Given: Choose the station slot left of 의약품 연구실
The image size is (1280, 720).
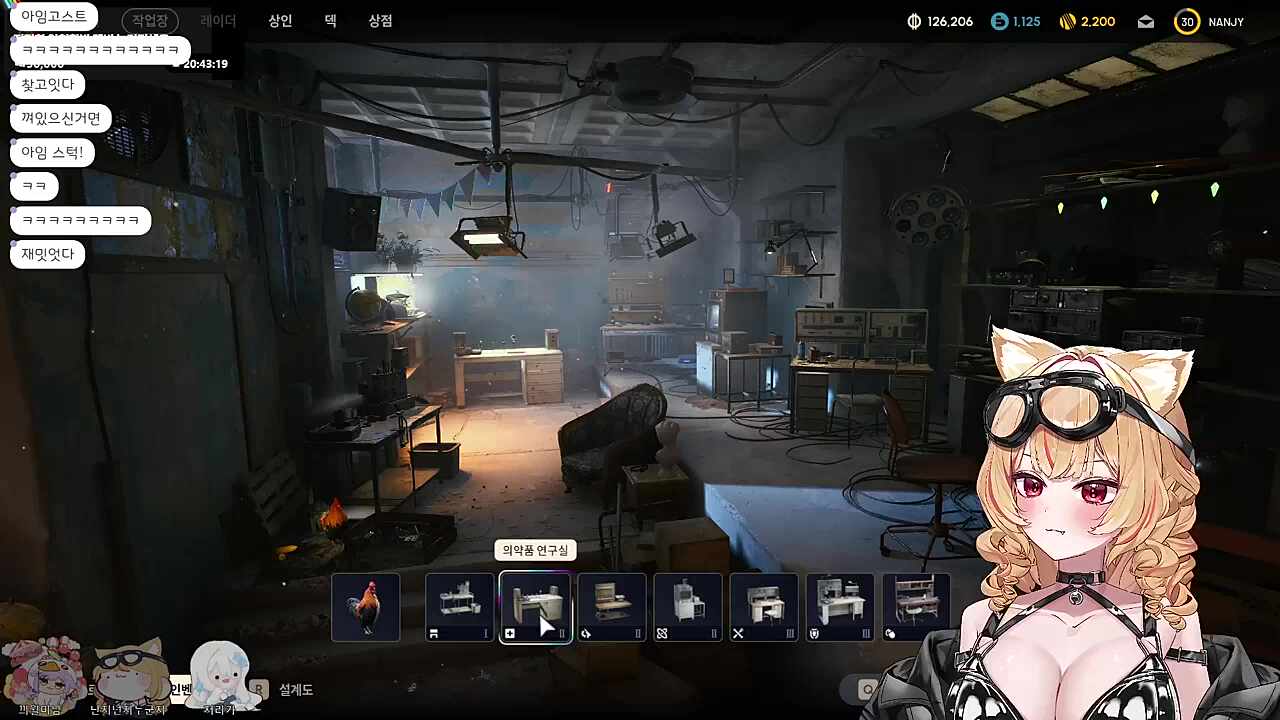Looking at the screenshot, I should 460,607.
